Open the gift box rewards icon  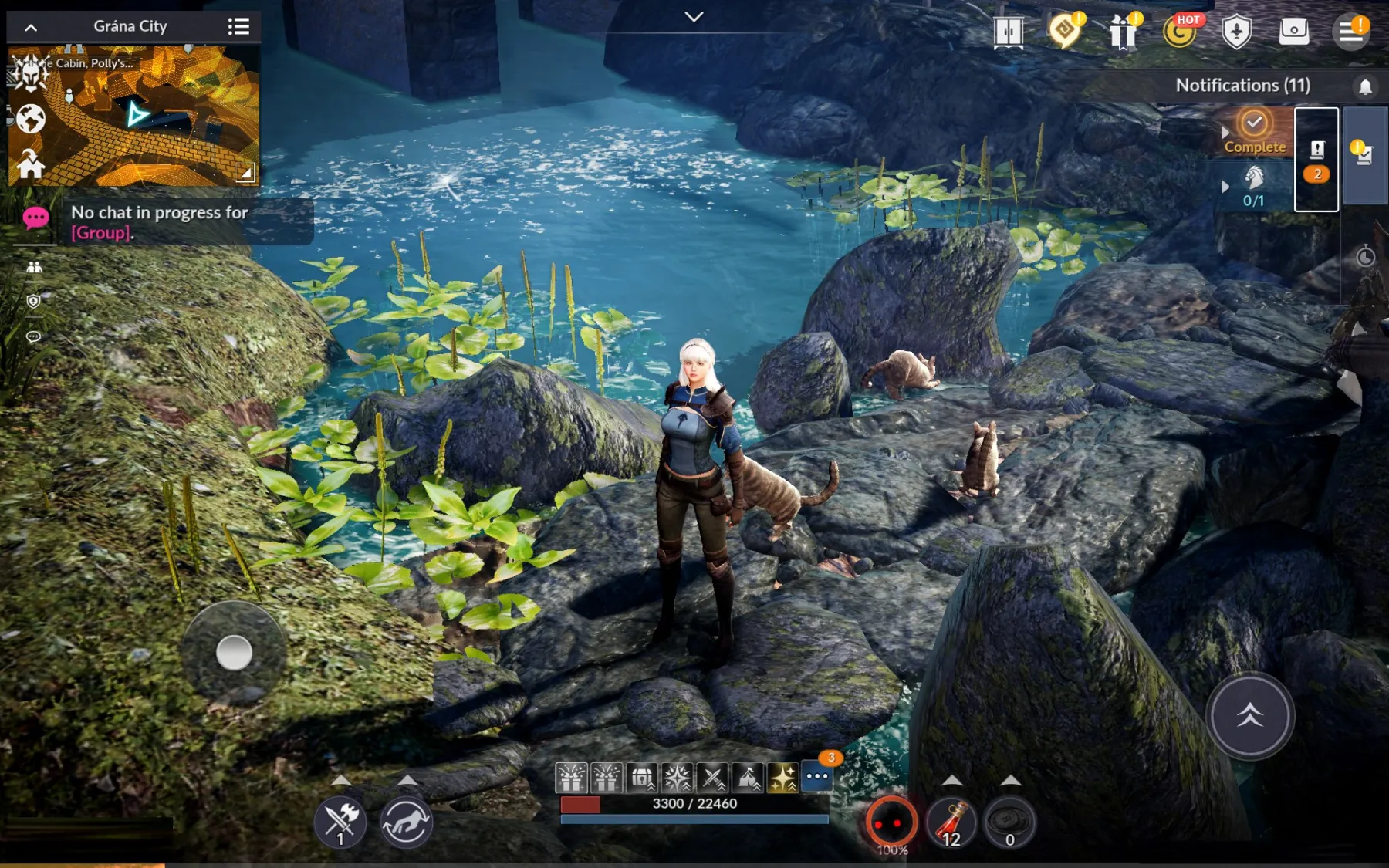click(1124, 32)
